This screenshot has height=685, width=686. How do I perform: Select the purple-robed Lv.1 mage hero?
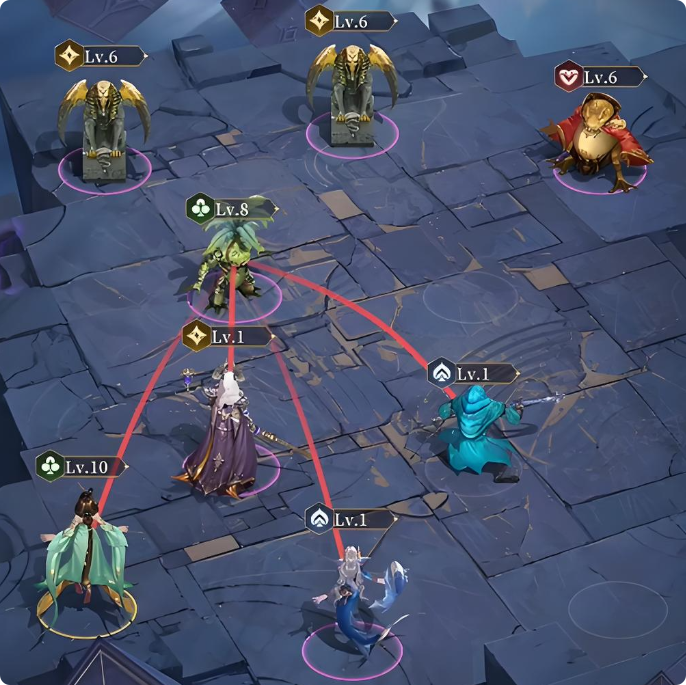point(226,438)
